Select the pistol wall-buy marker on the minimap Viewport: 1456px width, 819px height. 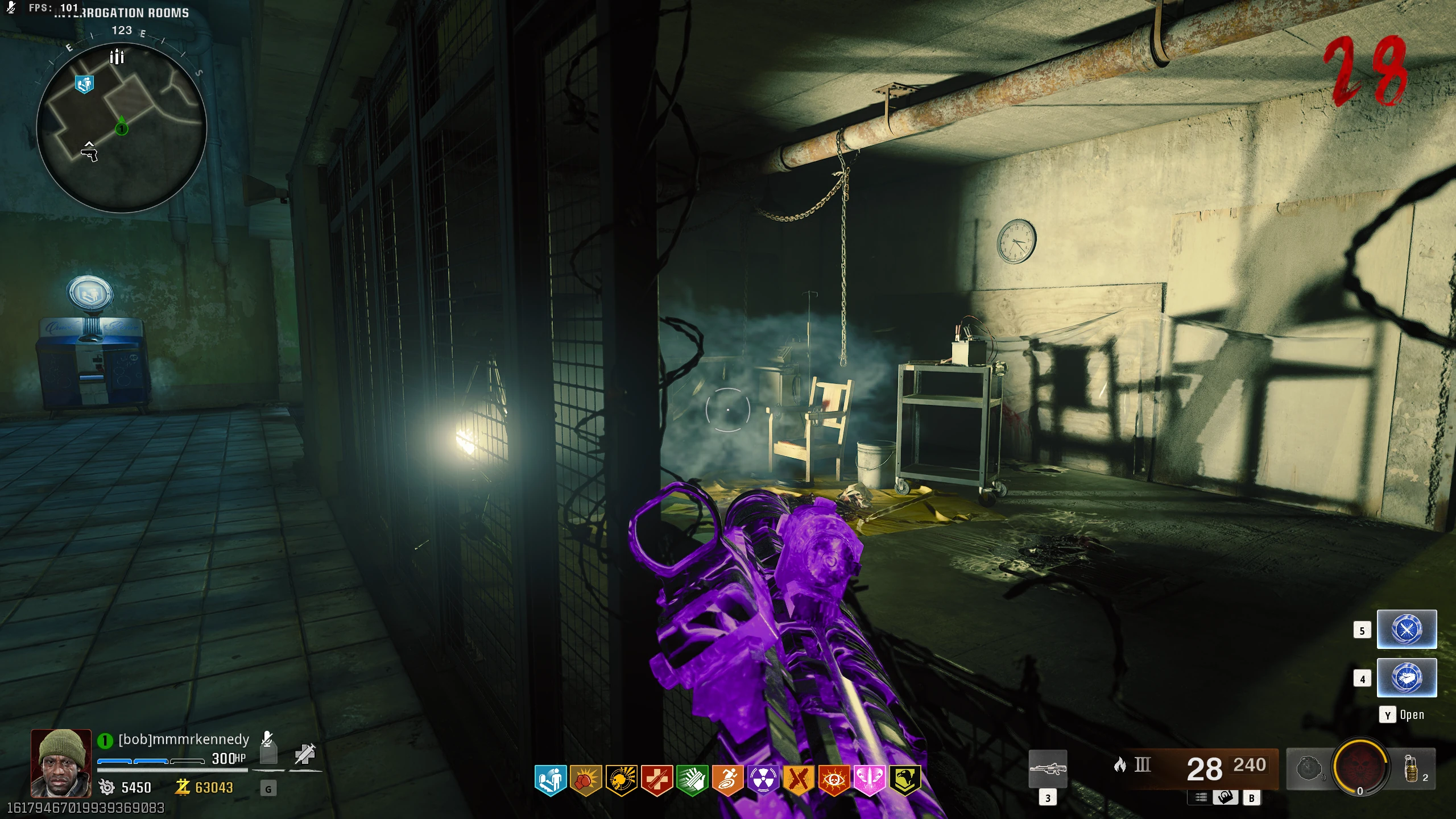[x=89, y=153]
